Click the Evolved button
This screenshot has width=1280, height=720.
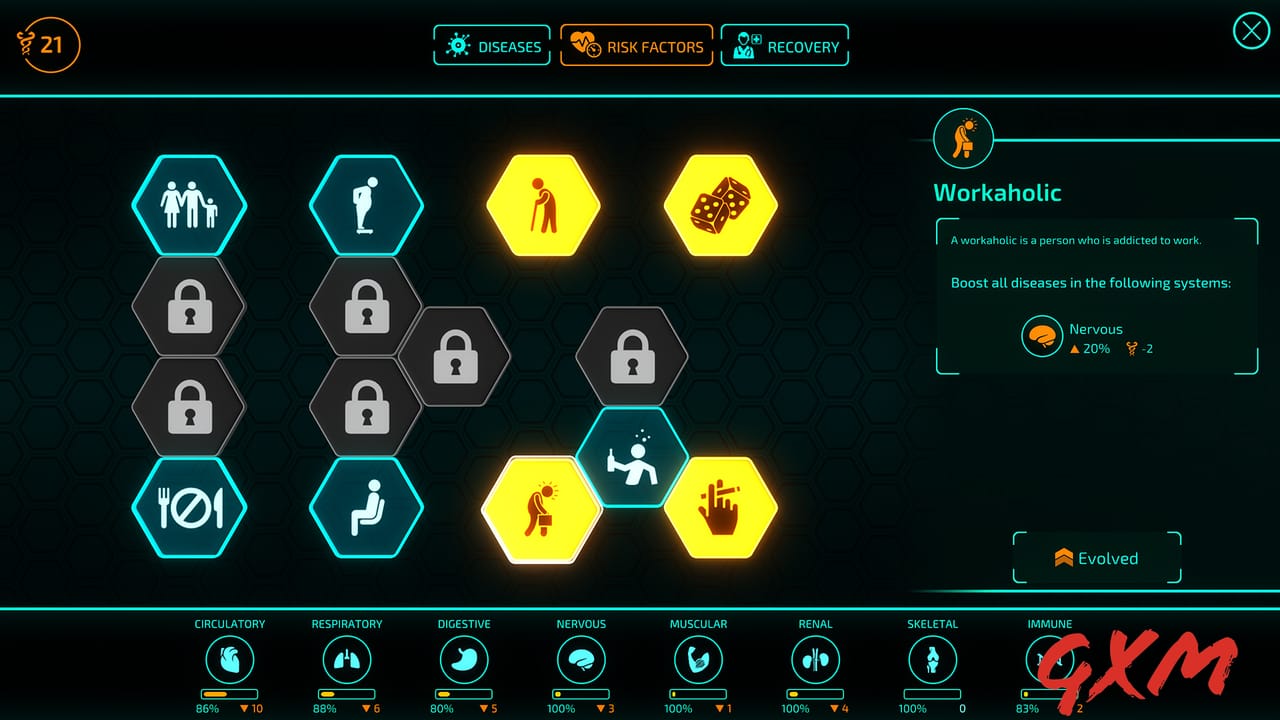pos(1096,558)
